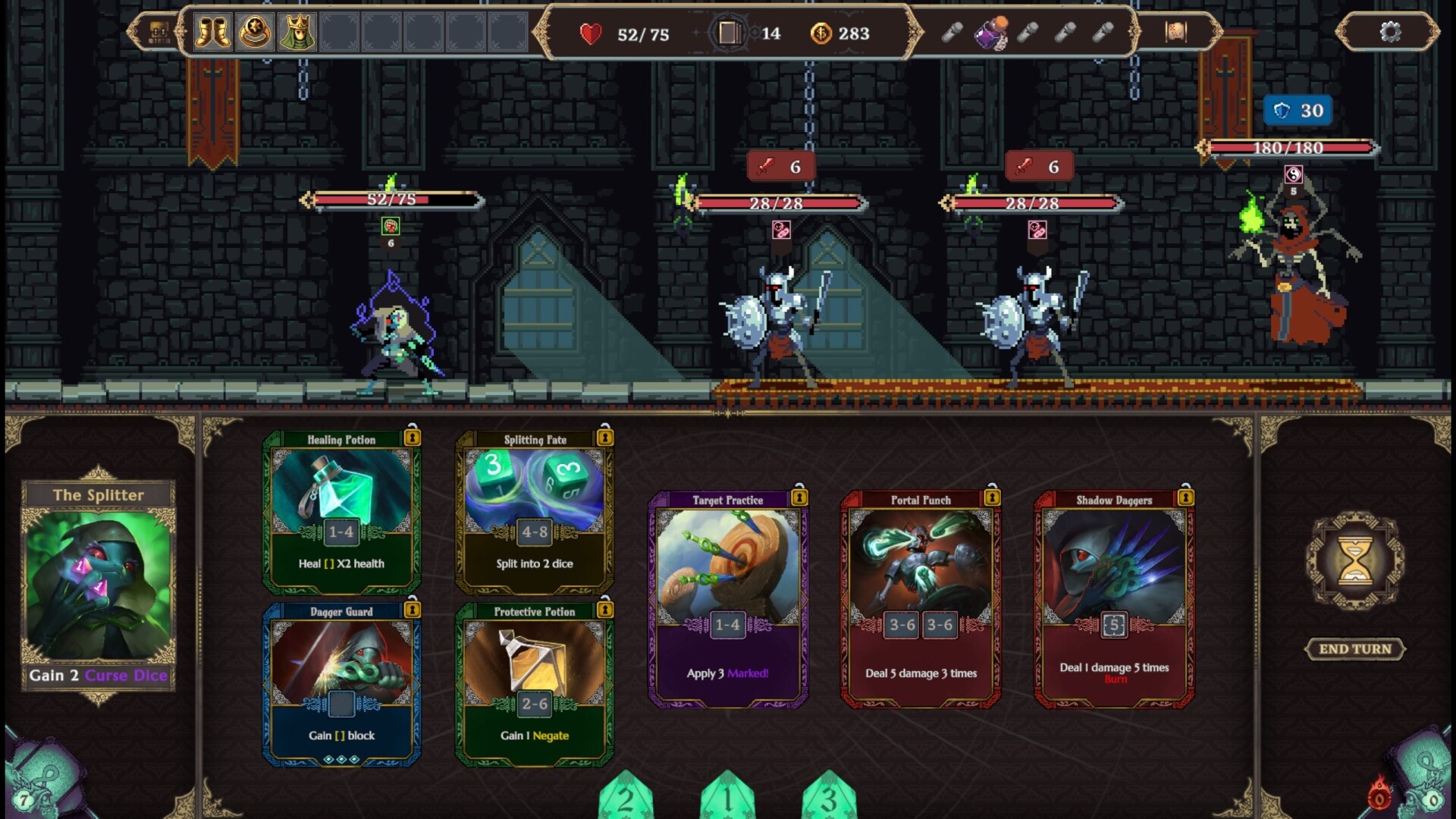Select the purple potion flask in belt
1456x819 pixels.
[990, 32]
